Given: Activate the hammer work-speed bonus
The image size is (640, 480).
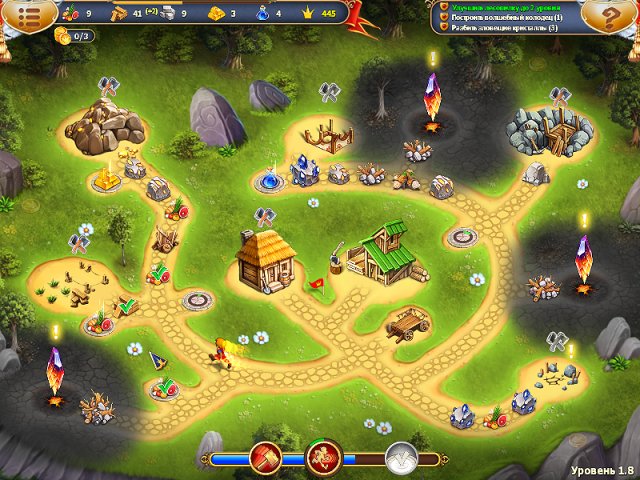Looking at the screenshot, I should click(268, 459).
